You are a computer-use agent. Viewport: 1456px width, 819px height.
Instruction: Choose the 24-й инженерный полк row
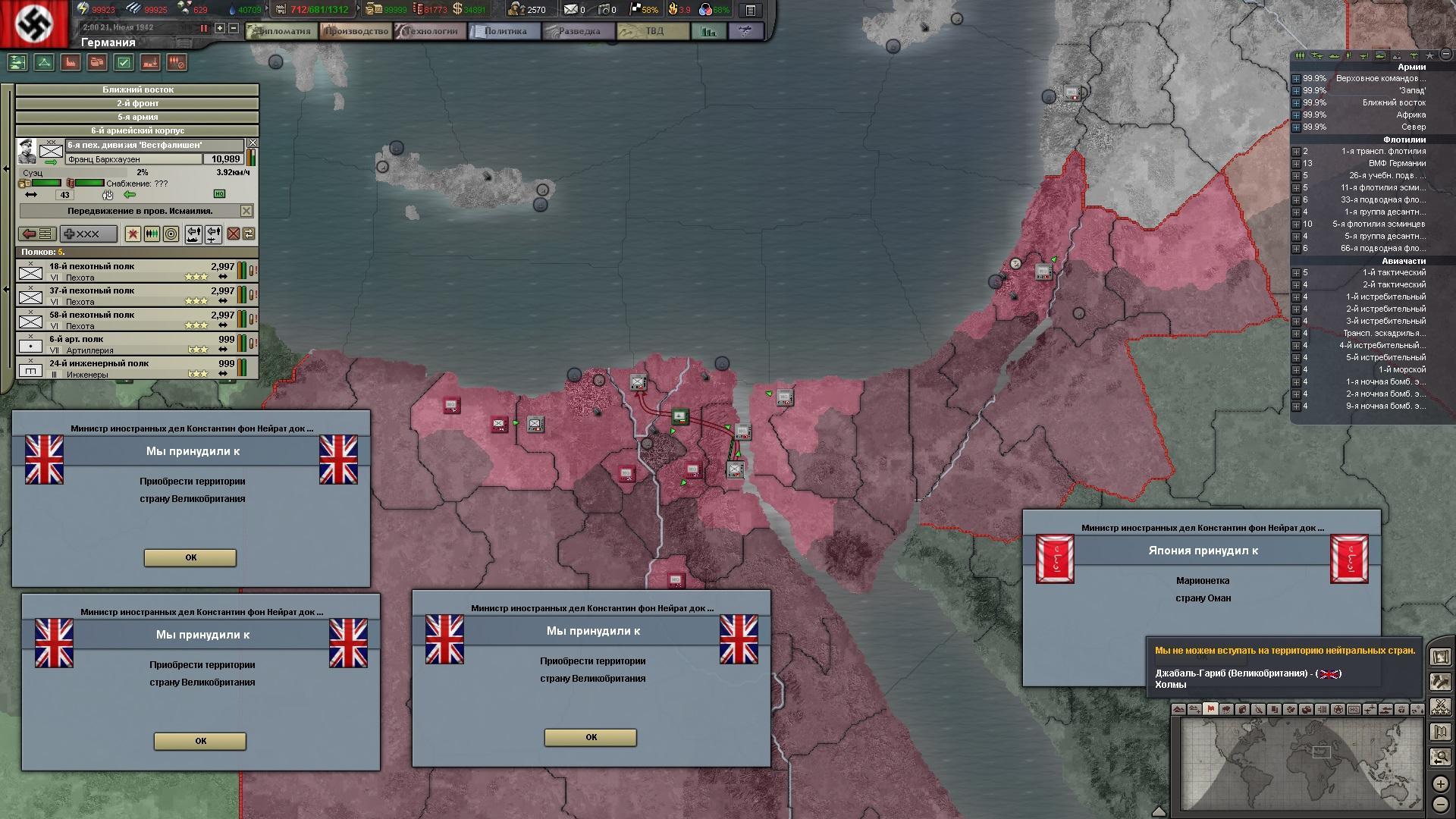click(129, 368)
